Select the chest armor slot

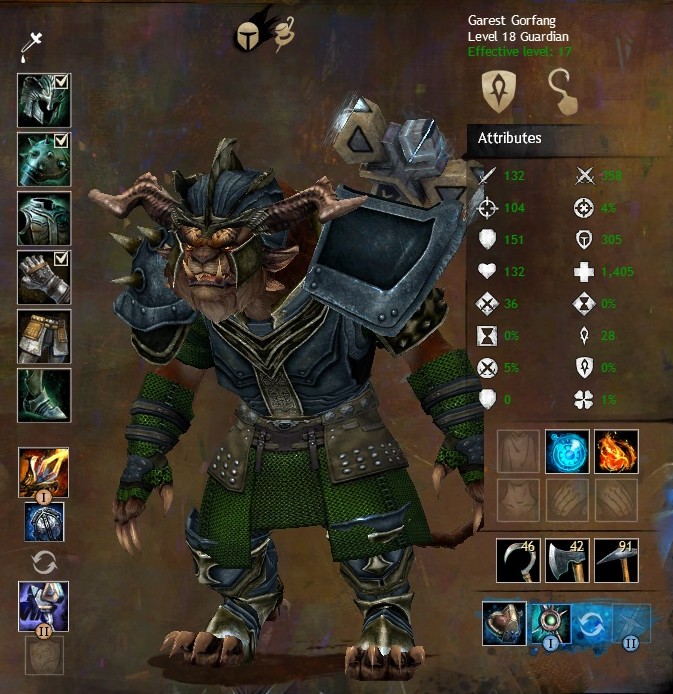[43, 217]
